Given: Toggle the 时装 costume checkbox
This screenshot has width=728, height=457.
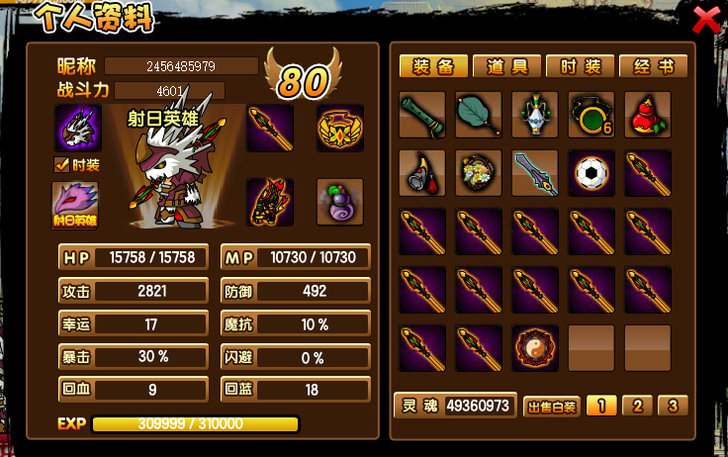Looking at the screenshot, I should (61, 165).
